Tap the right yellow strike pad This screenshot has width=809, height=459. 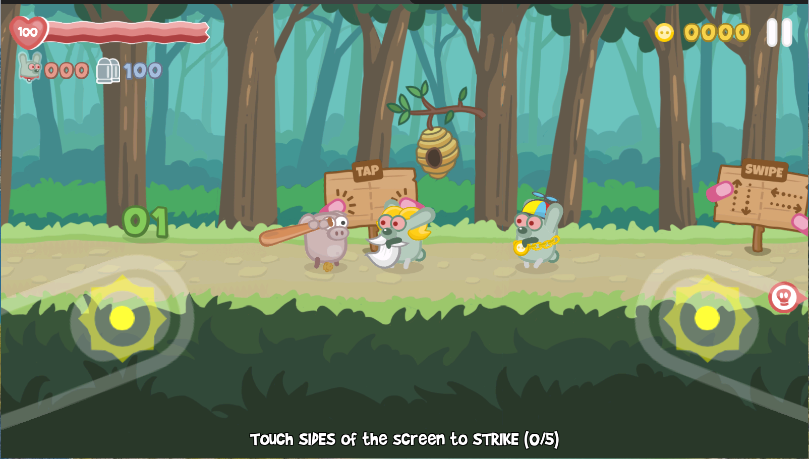coord(707,318)
